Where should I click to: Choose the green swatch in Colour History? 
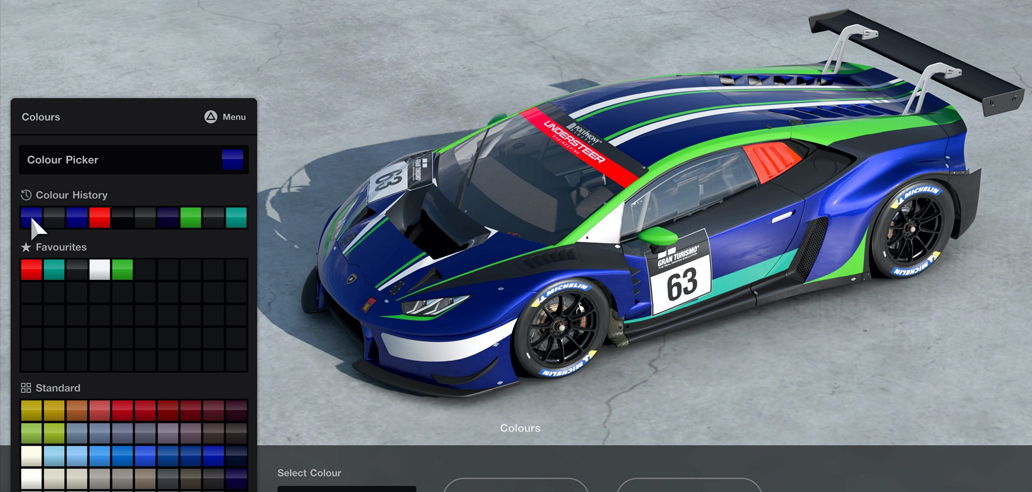pos(190,217)
